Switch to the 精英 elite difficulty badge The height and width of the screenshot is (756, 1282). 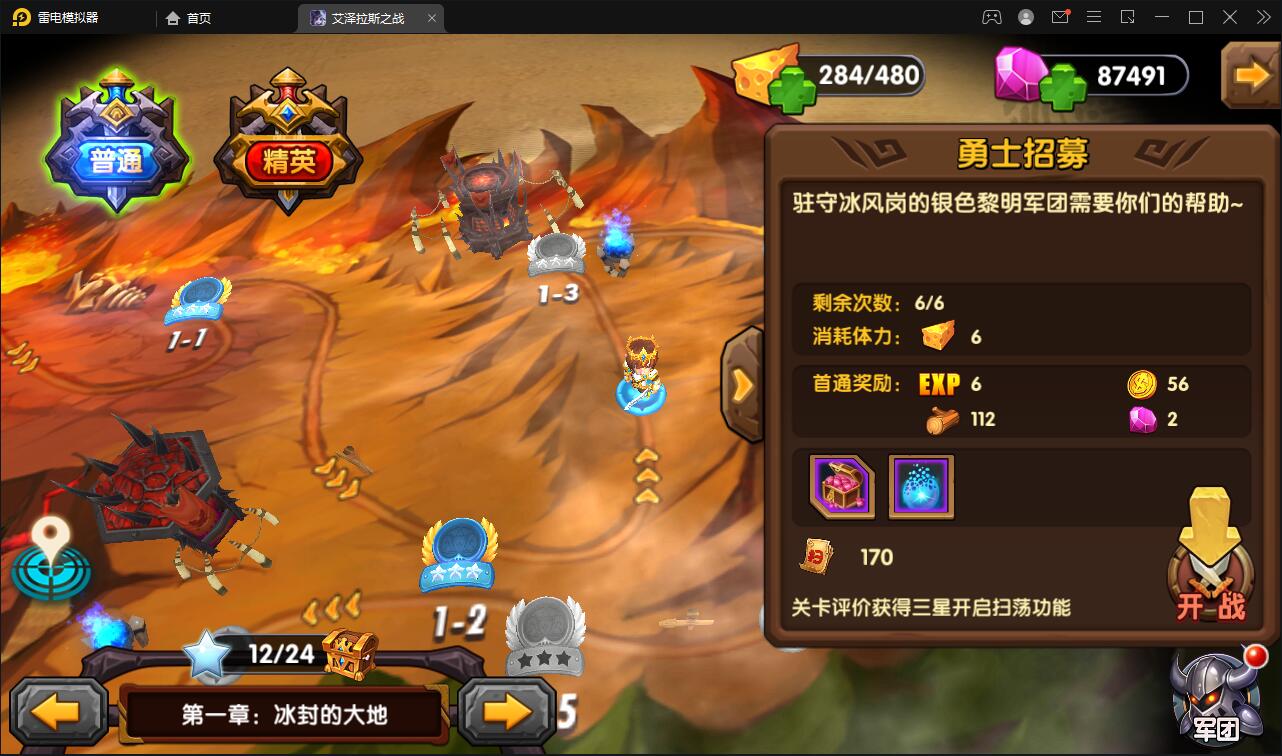coord(288,148)
